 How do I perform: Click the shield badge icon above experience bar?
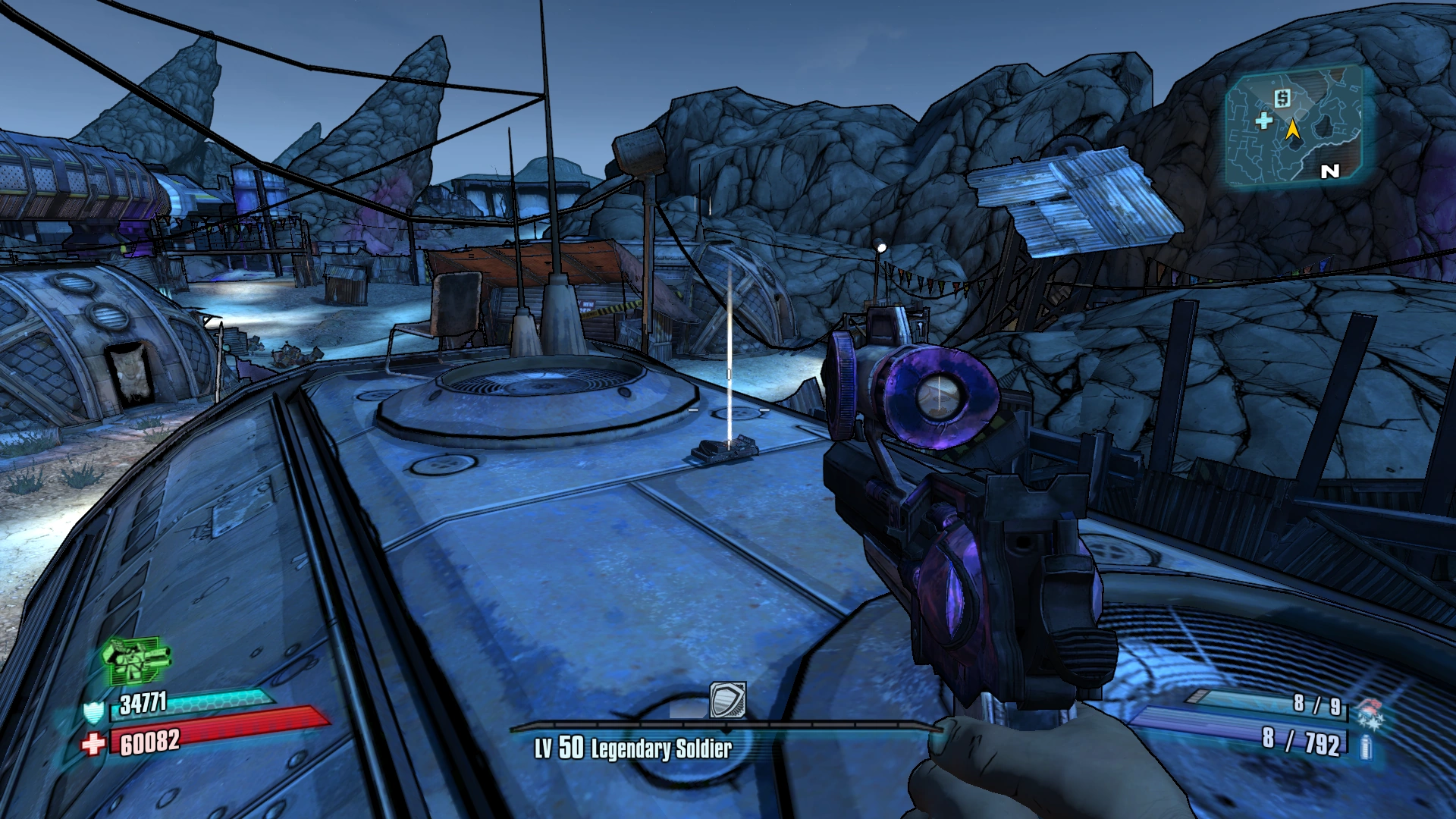tap(727, 699)
